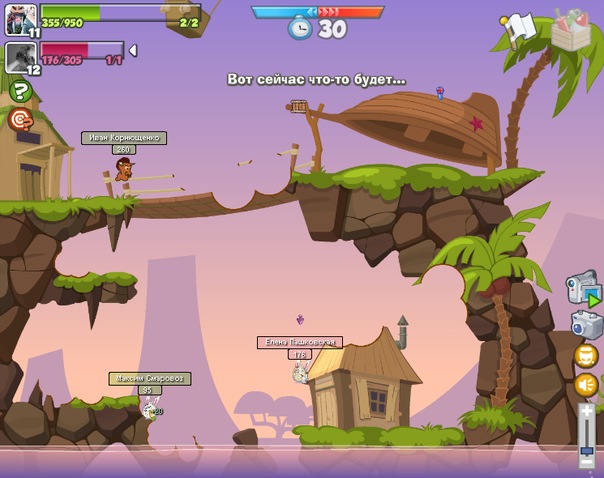Click the white arrow beside the red health bar

133,51
